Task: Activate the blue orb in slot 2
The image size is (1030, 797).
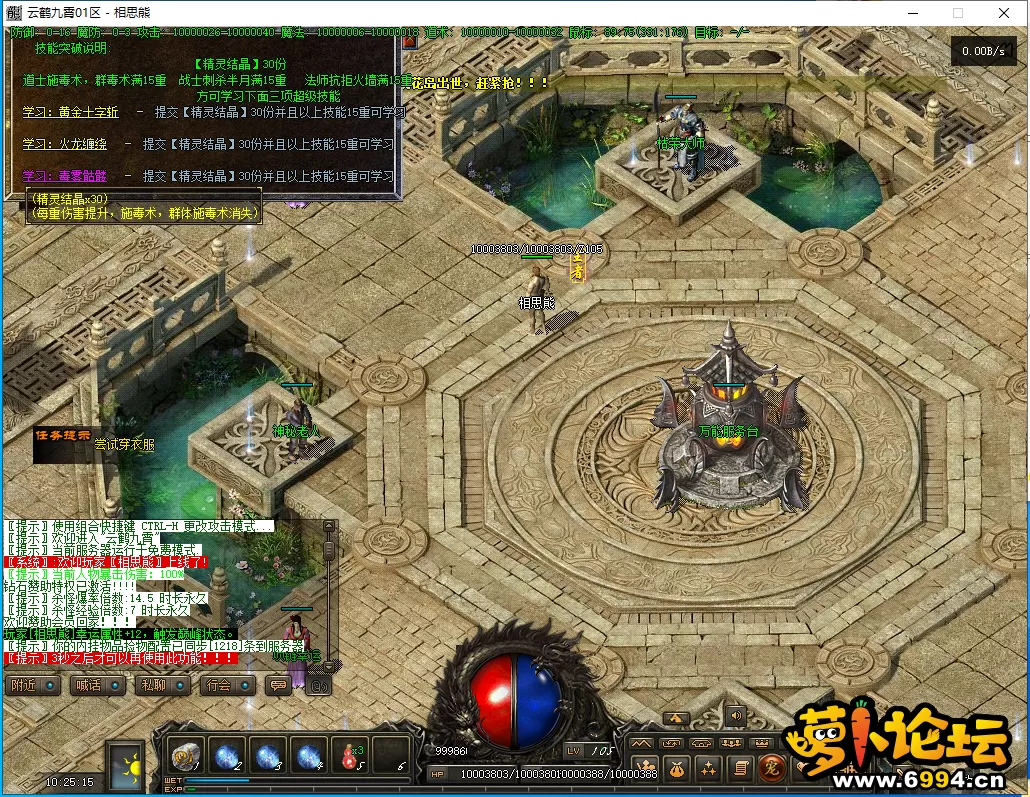Action: pyautogui.click(x=226, y=755)
